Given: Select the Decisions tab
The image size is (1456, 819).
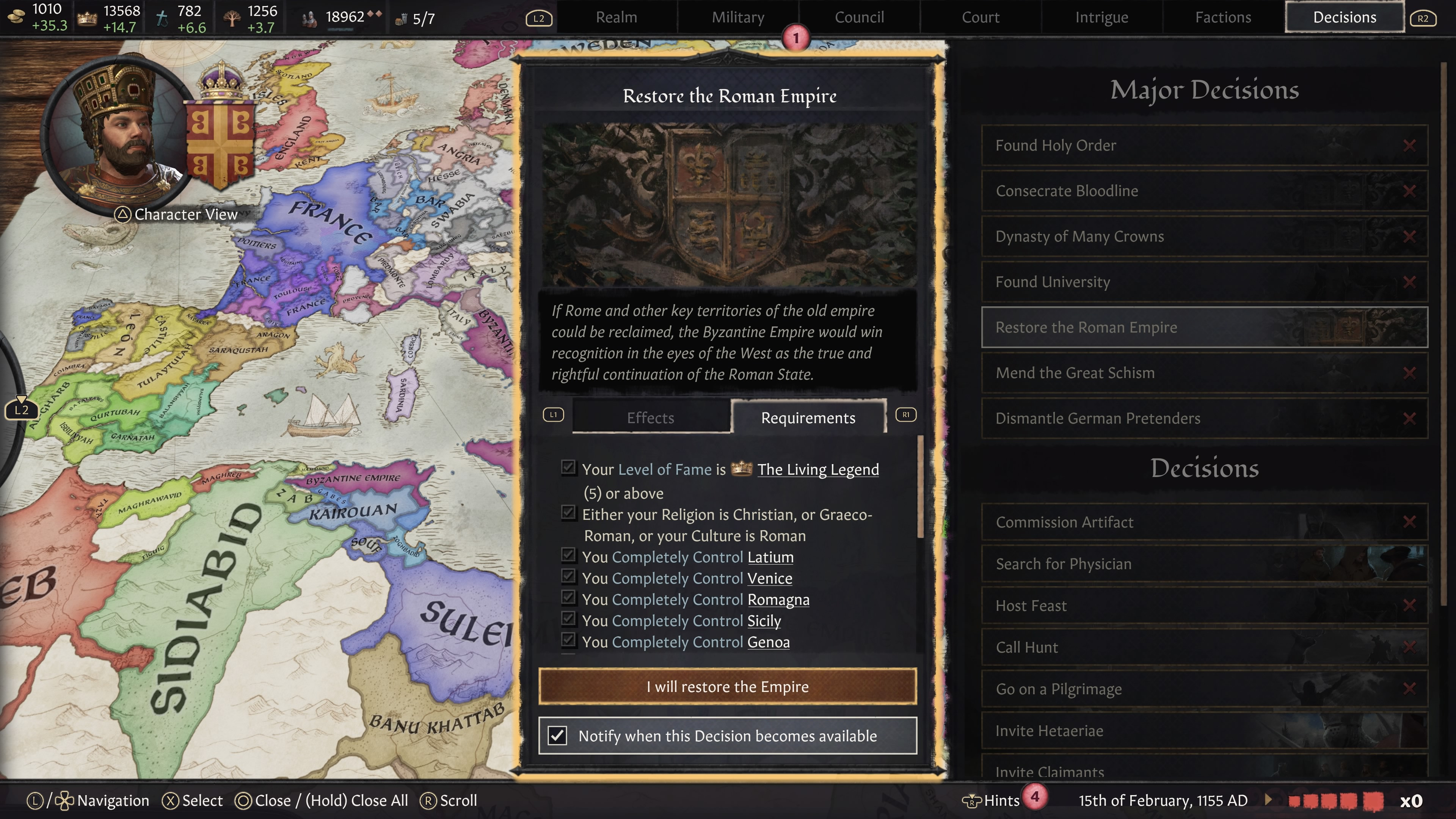Looking at the screenshot, I should pyautogui.click(x=1345, y=17).
